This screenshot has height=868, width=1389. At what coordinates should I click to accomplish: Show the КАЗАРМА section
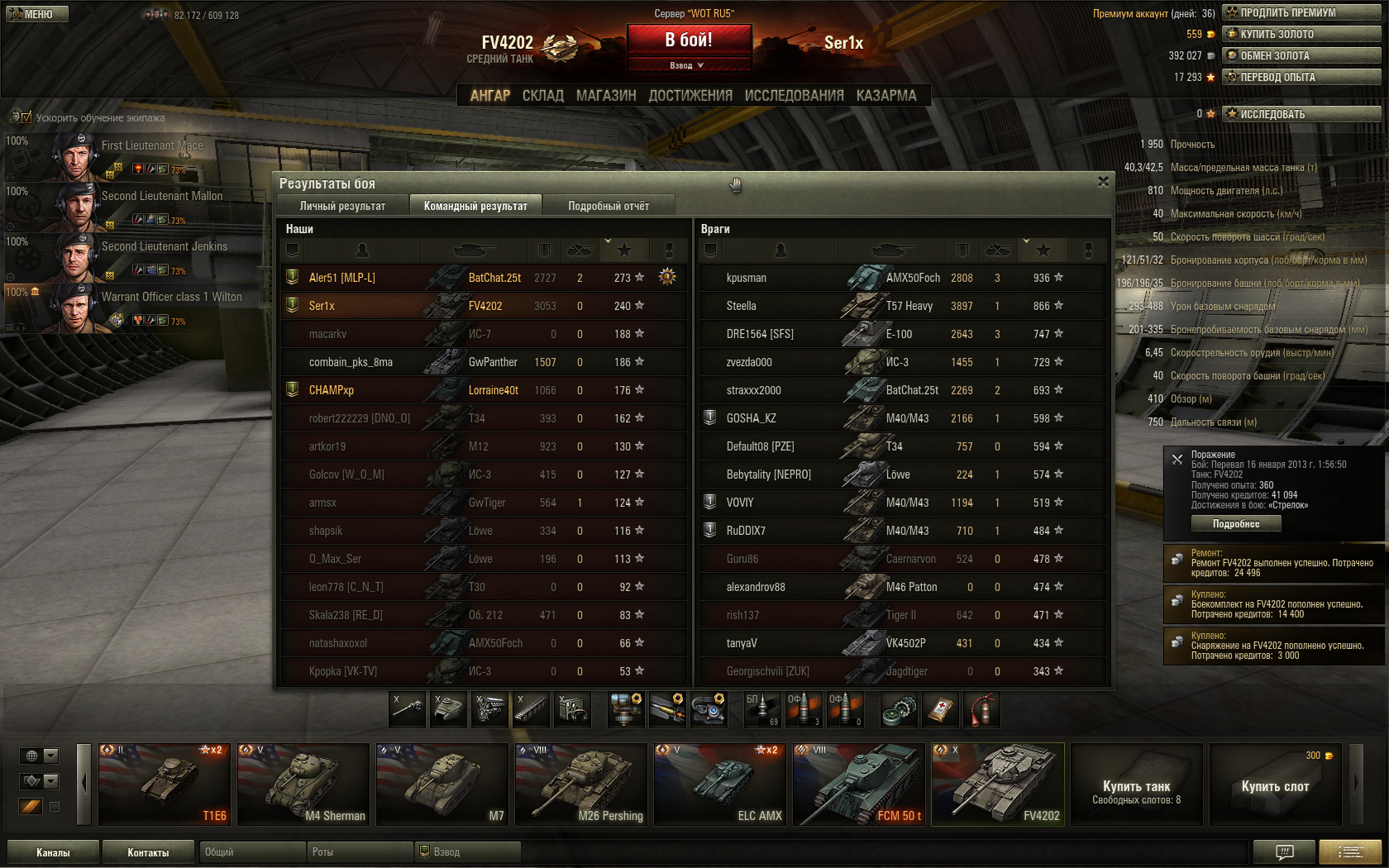pyautogui.click(x=886, y=96)
